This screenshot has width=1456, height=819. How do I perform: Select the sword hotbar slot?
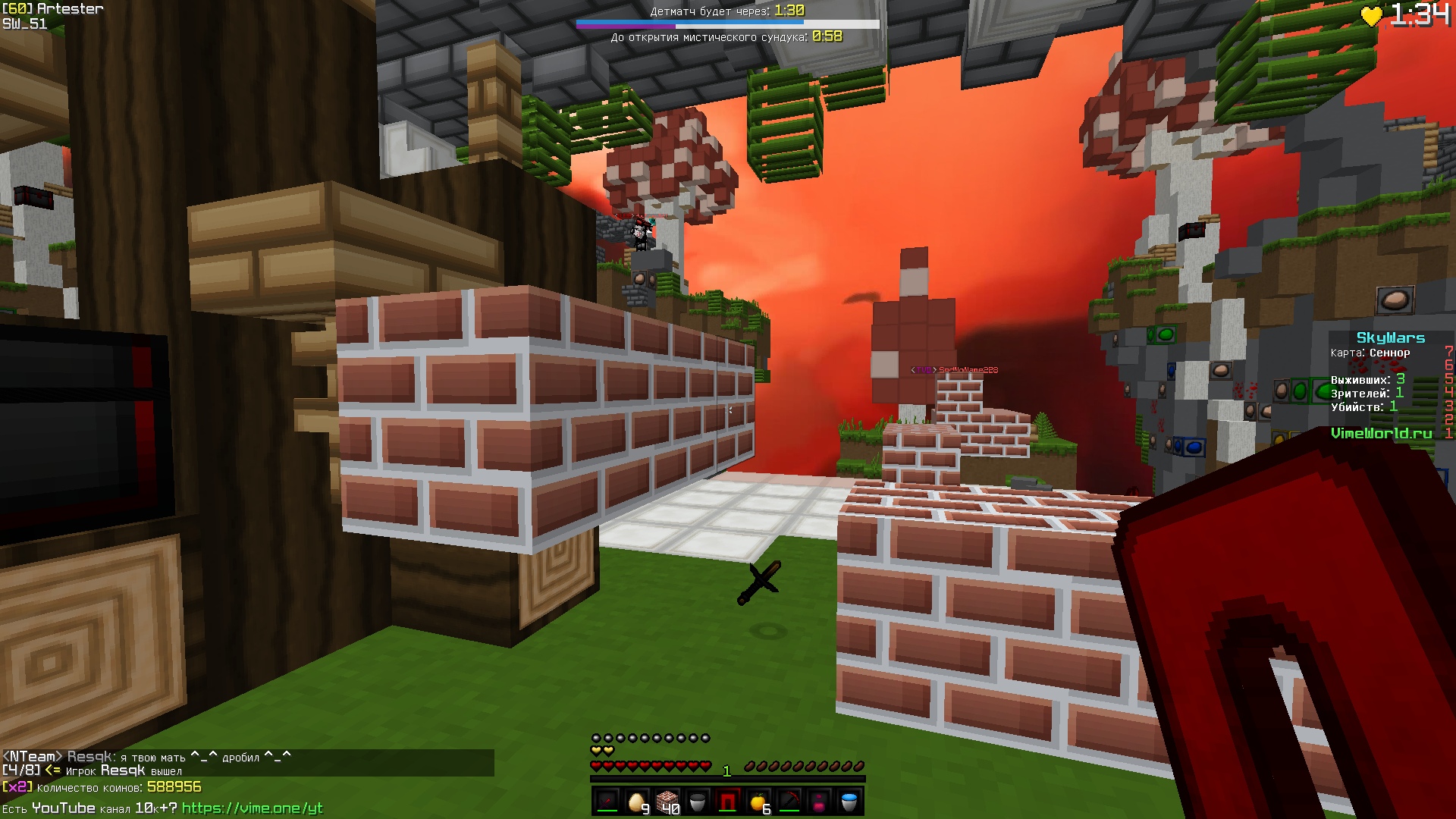[607, 801]
